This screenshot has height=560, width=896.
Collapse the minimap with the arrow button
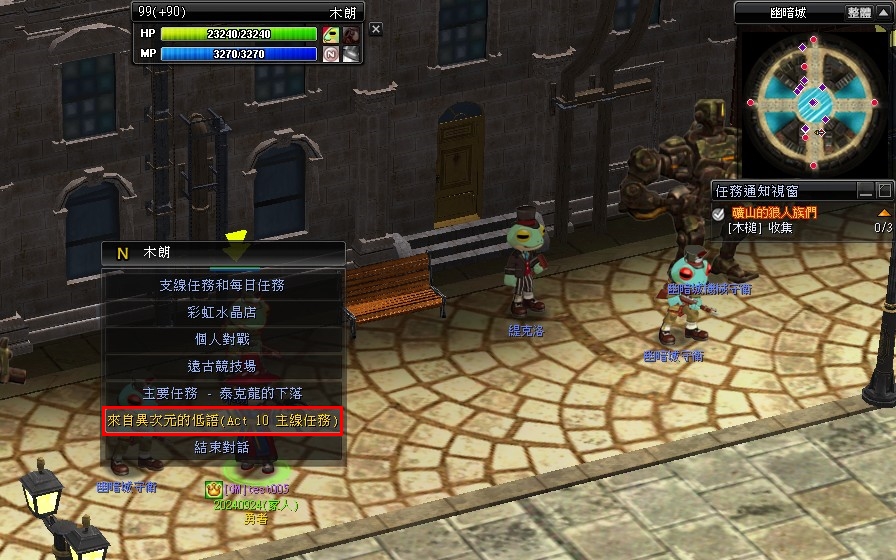coord(884,12)
